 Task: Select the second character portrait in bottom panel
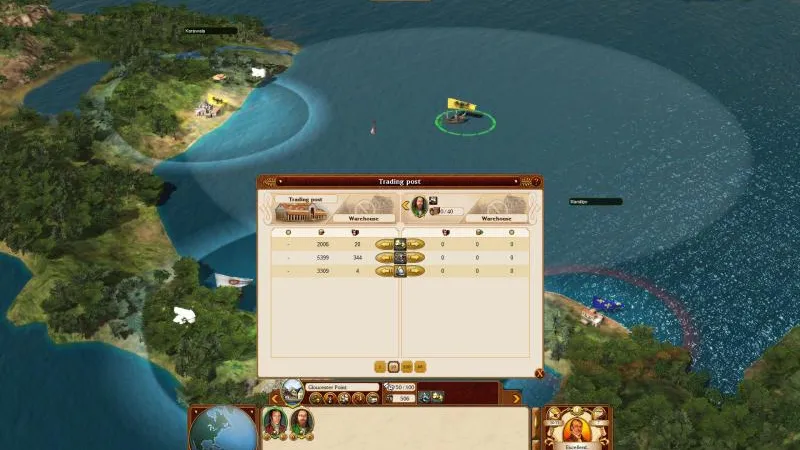(x=300, y=422)
